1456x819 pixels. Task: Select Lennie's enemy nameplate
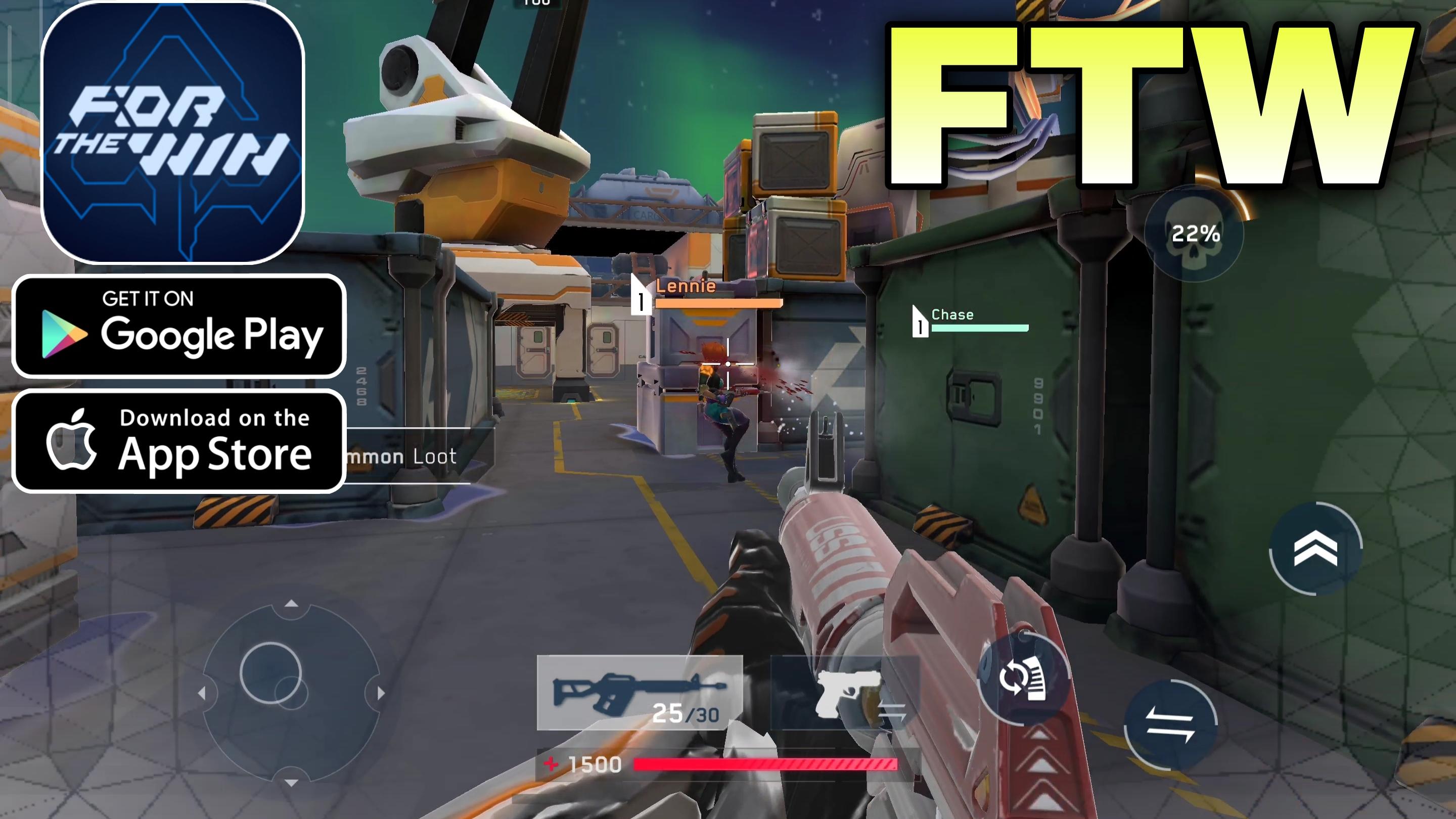click(687, 288)
